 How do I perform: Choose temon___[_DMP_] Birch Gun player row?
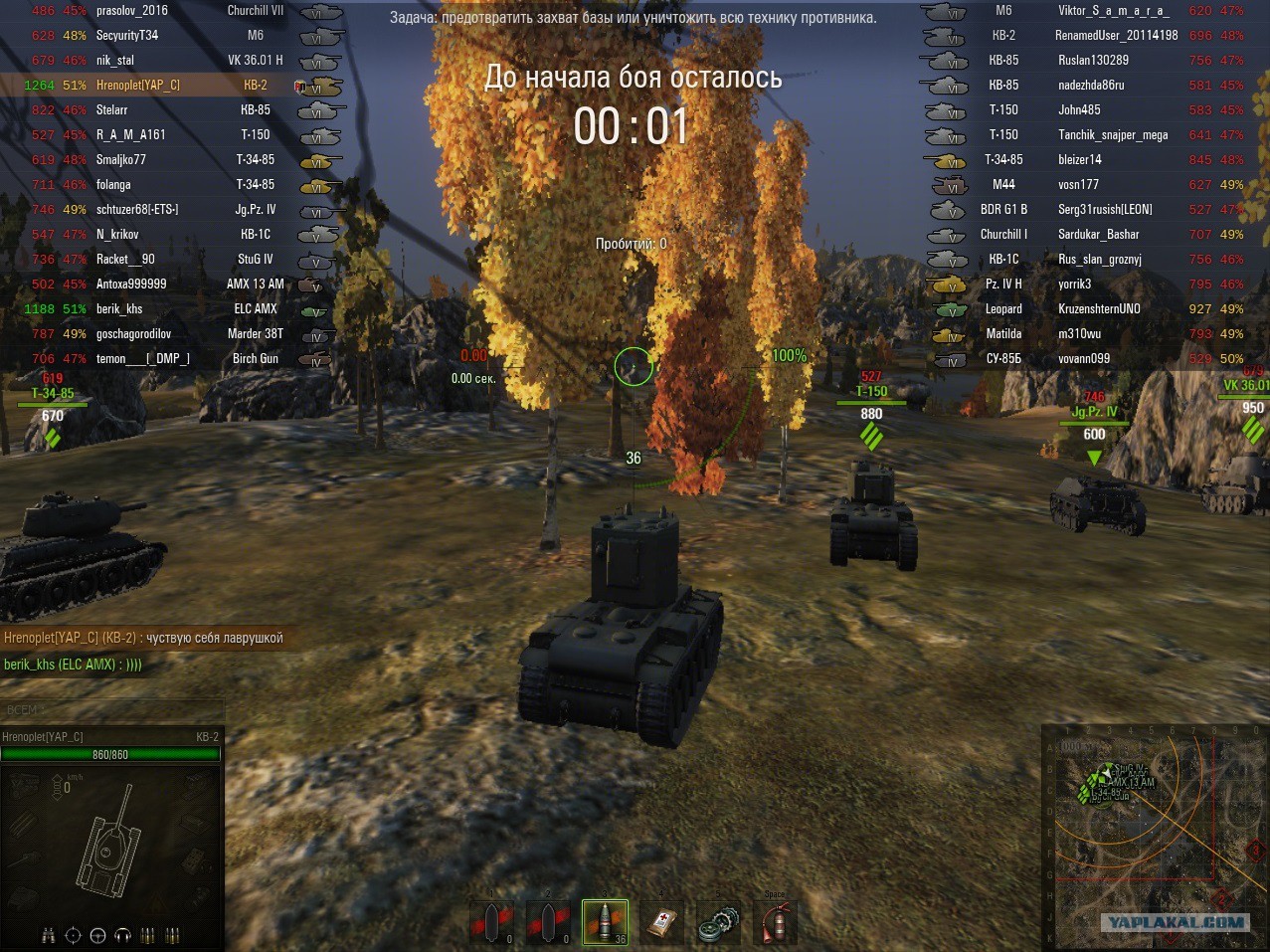point(142,359)
